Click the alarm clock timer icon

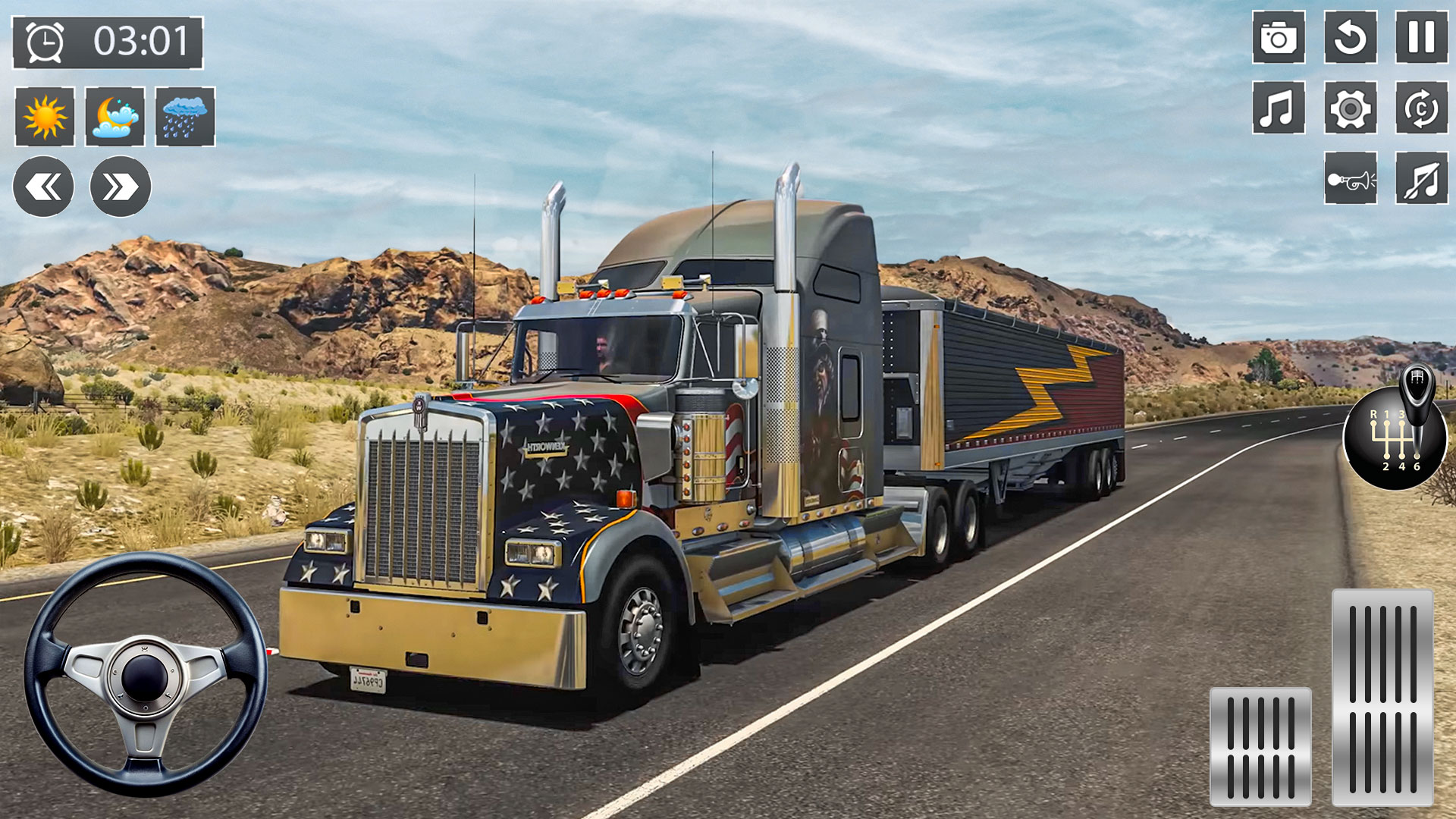(45, 43)
